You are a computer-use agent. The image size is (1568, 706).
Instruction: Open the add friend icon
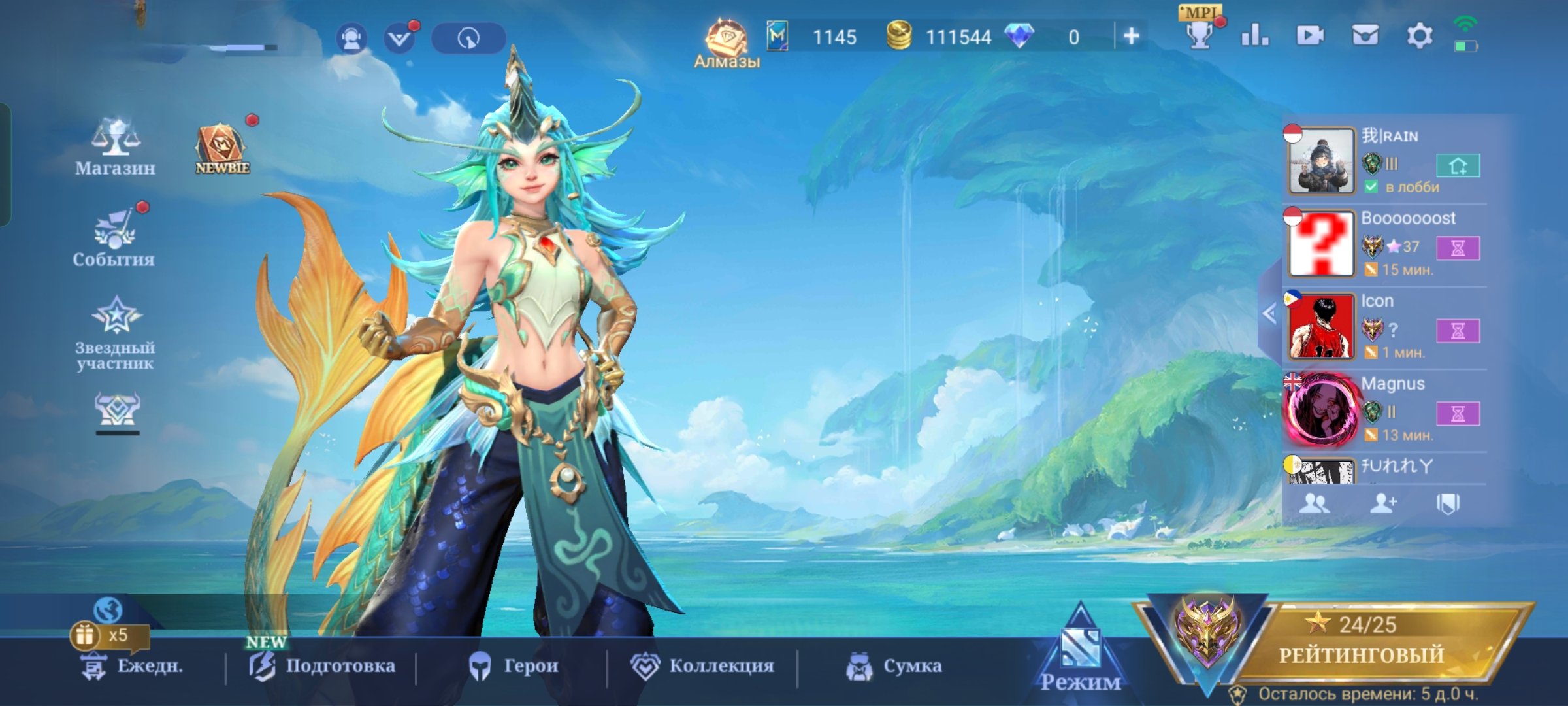(x=1382, y=503)
